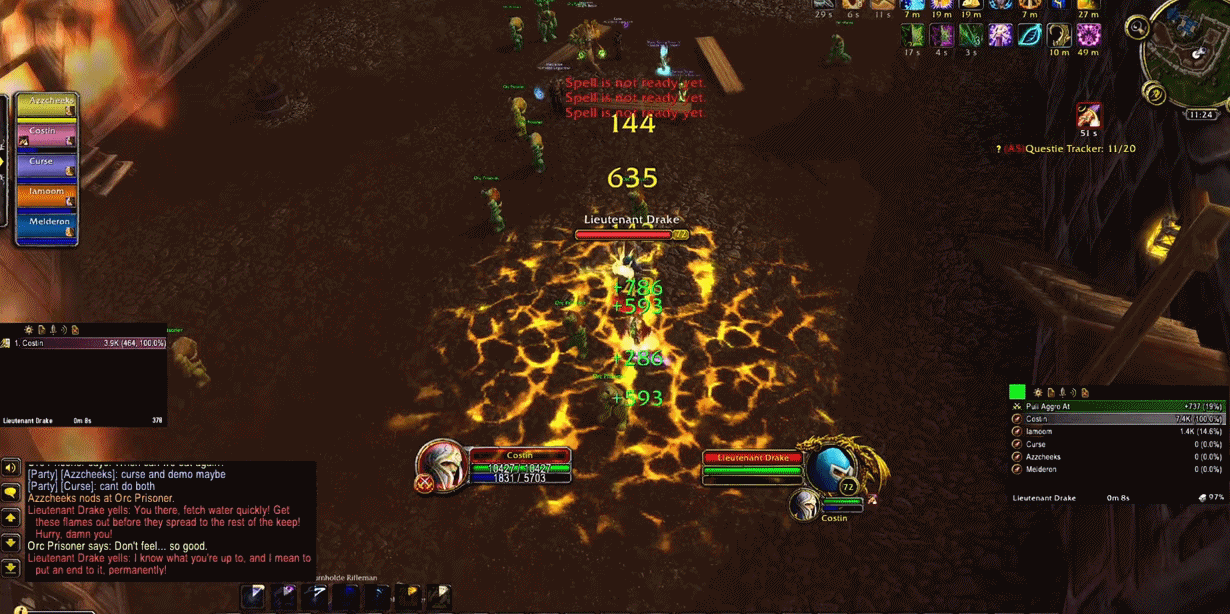Click Iamoom's row in the threat meter
The width and height of the screenshot is (1230, 614).
[x=1108, y=432]
